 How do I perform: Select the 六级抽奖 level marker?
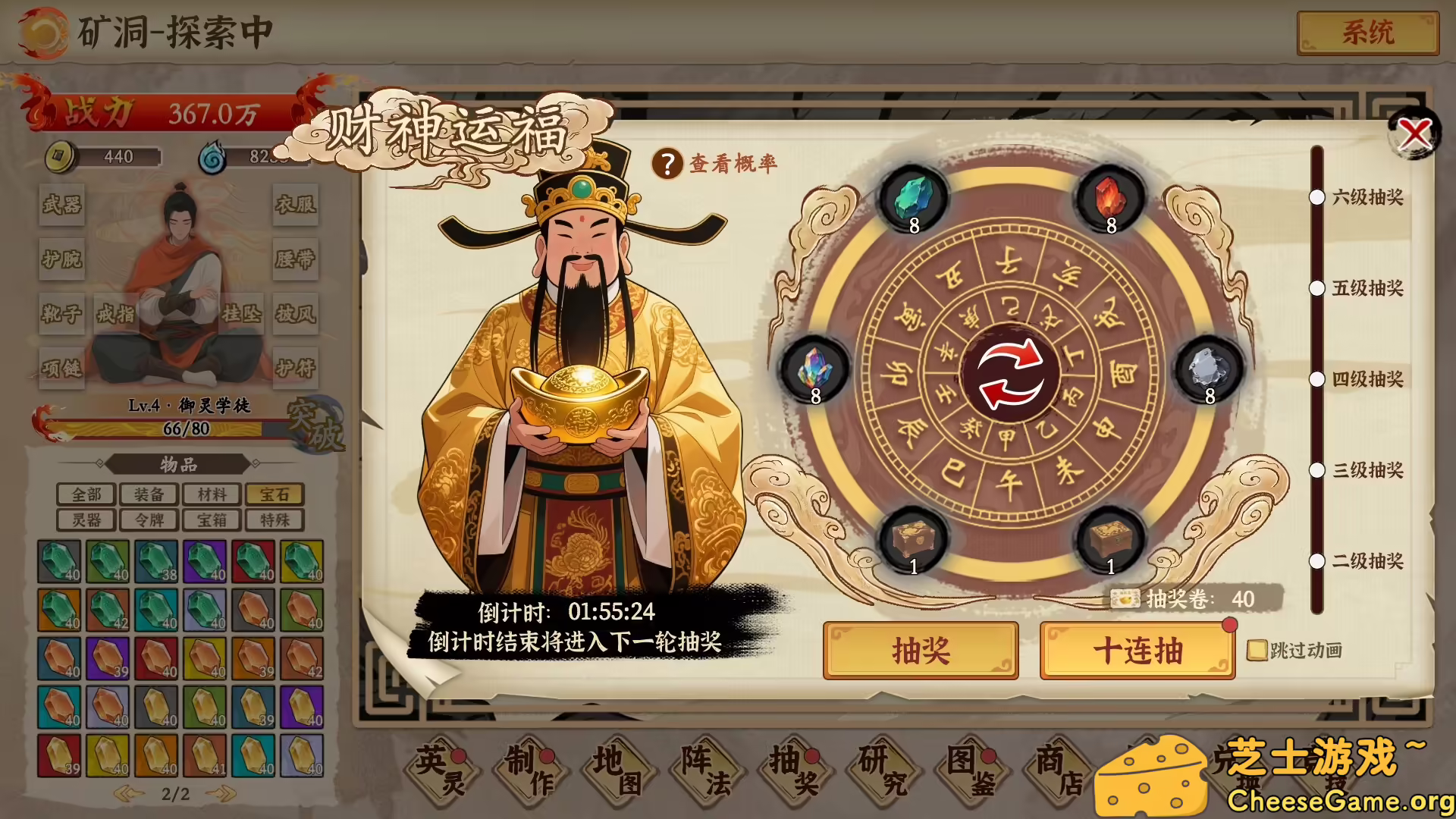point(1317,198)
